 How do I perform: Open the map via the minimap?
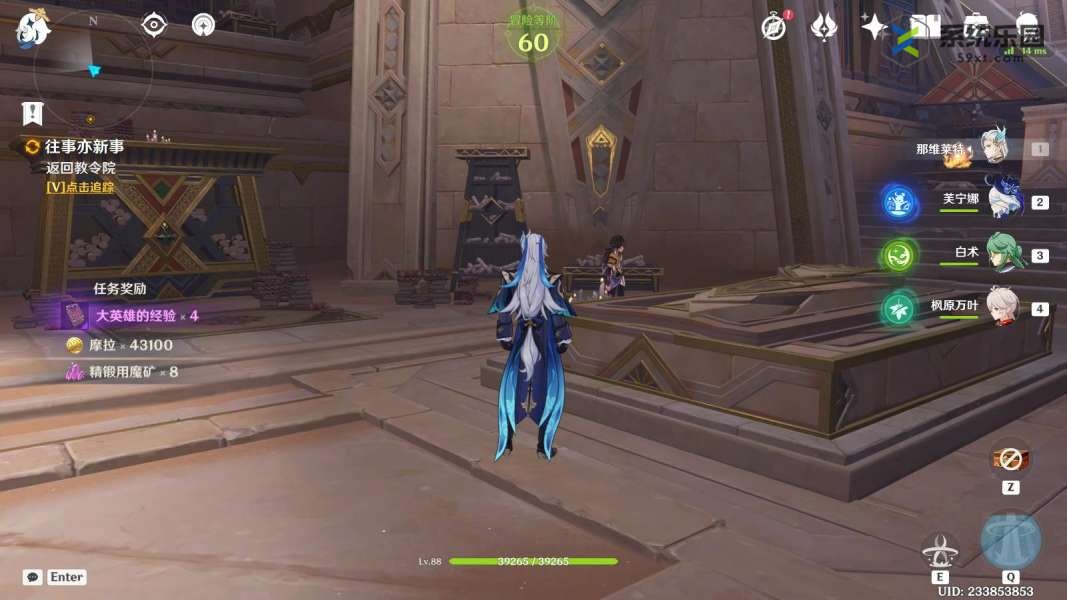[x=92, y=70]
